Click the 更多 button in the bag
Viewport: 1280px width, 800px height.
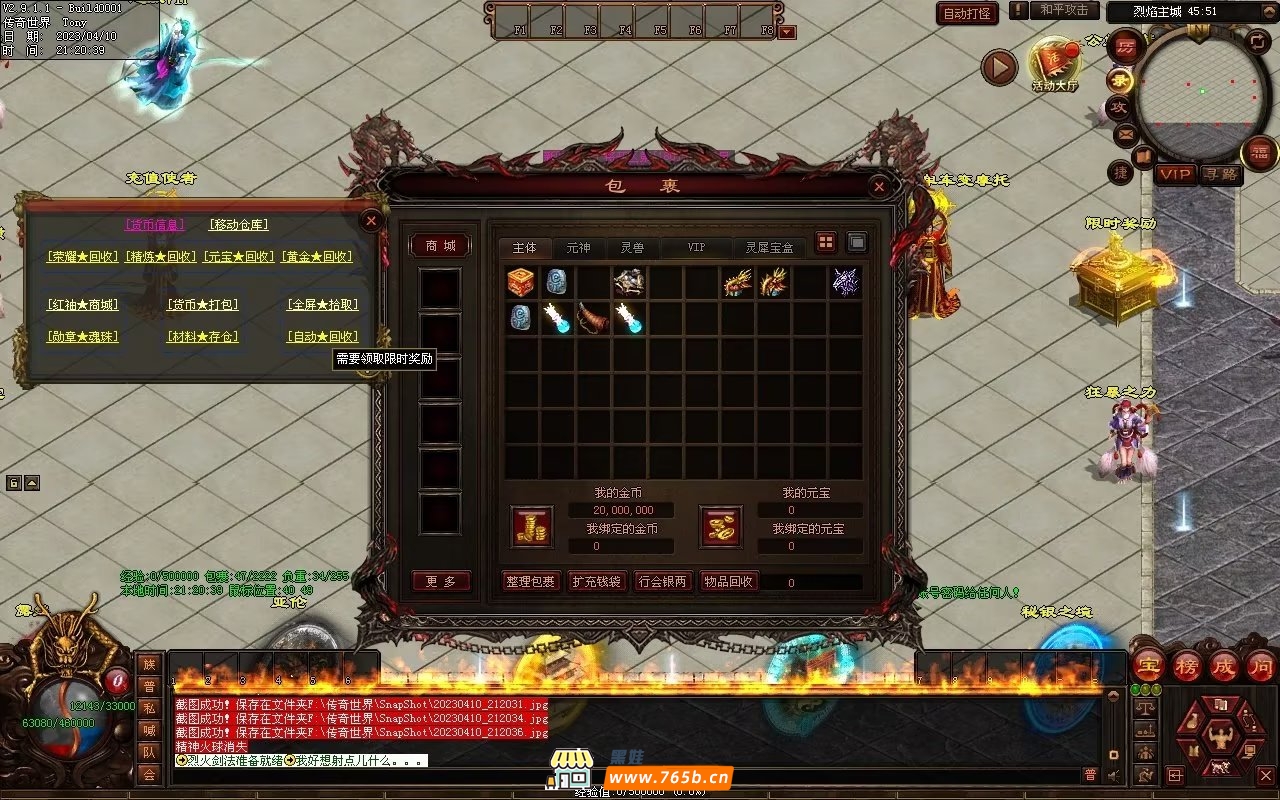(x=440, y=581)
